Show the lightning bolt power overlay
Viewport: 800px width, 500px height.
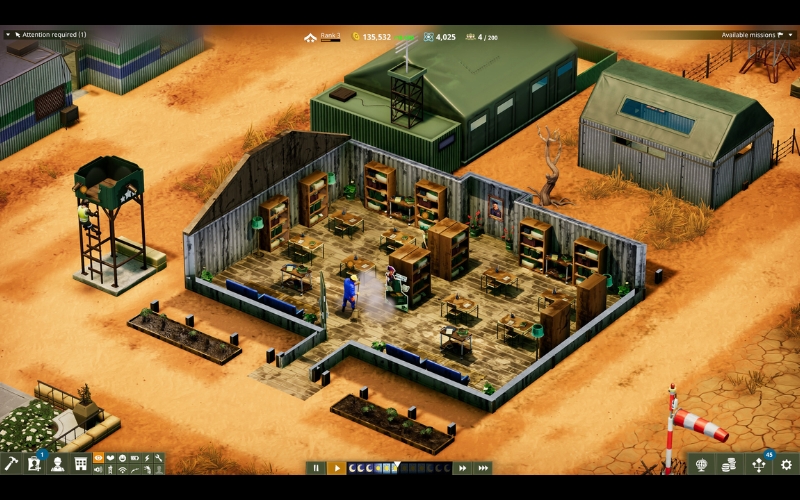(147, 458)
